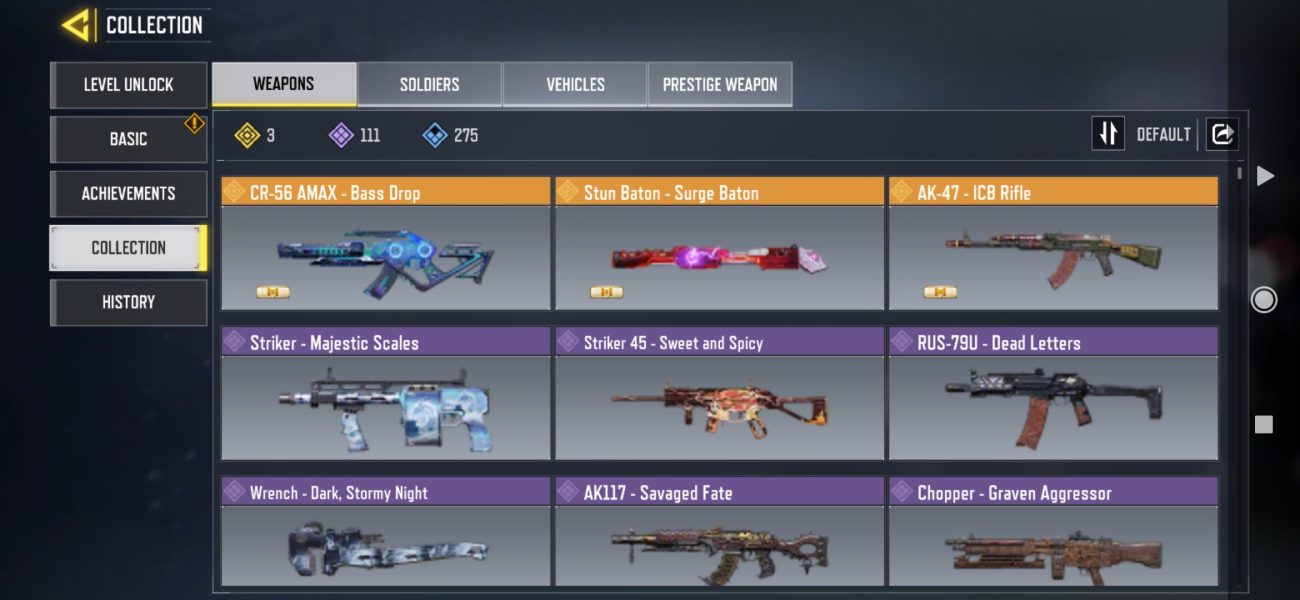Select the Weapons tab
Image resolution: width=1300 pixels, height=600 pixels.
(x=284, y=84)
